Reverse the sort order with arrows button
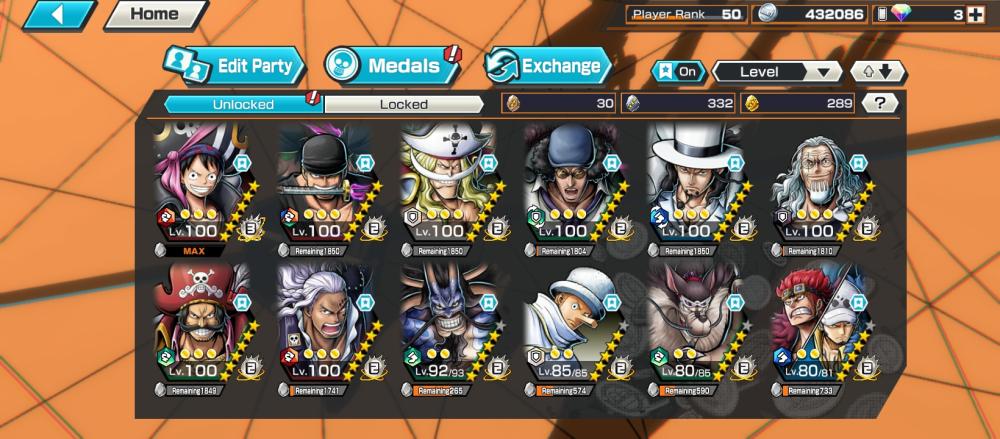The image size is (1000, 439). click(877, 72)
